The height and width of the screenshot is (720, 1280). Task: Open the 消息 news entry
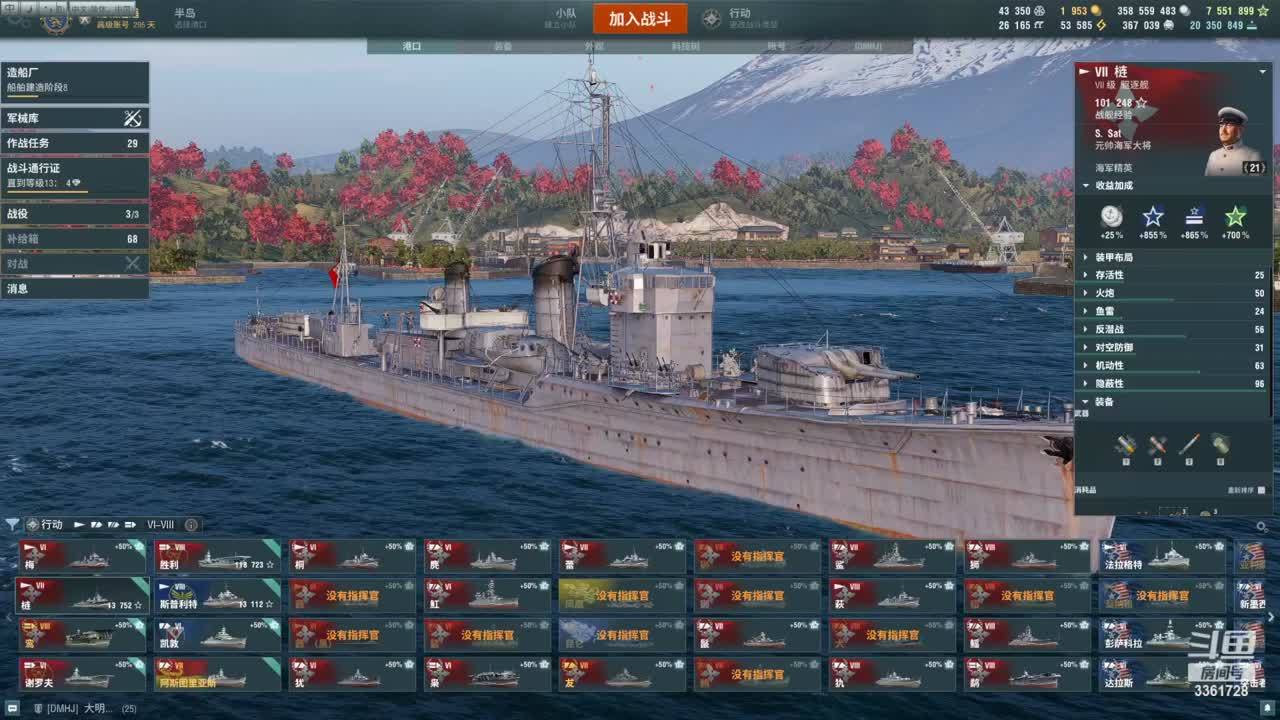[74, 289]
